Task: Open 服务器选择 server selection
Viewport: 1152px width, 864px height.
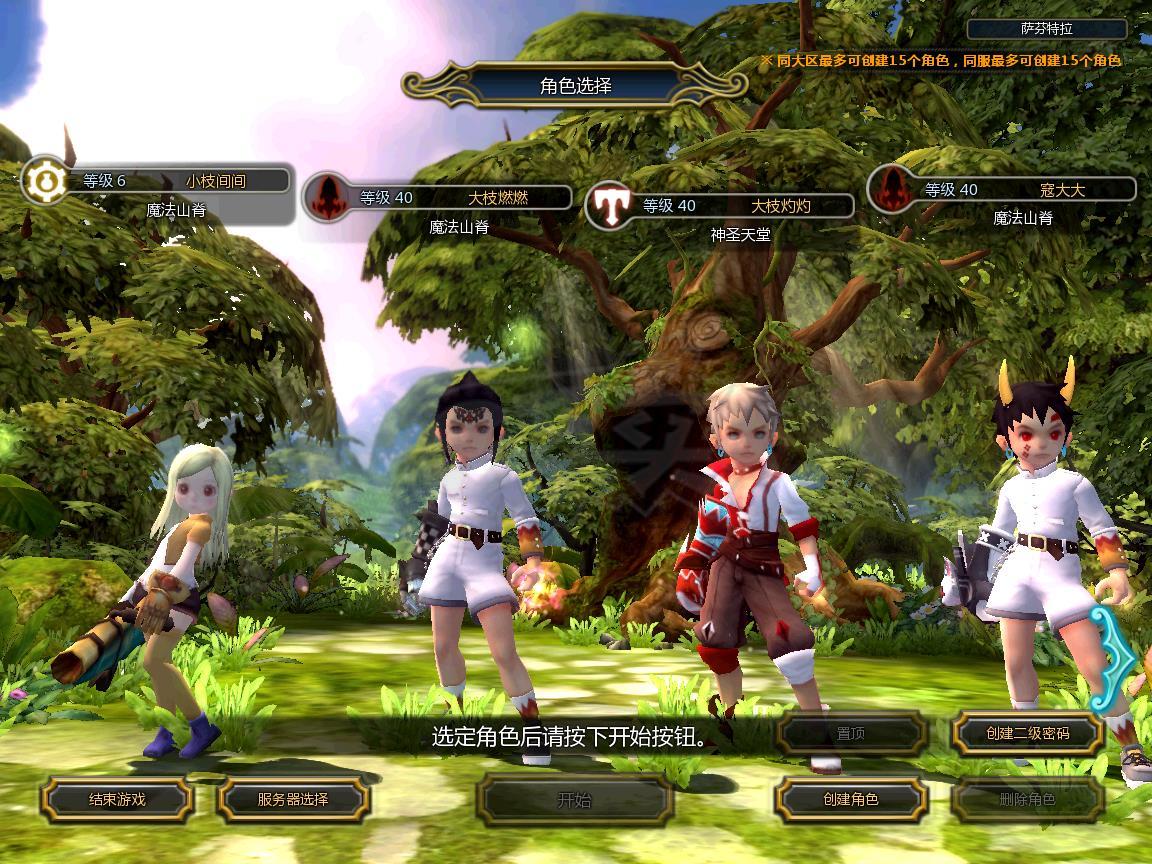Action: (293, 799)
